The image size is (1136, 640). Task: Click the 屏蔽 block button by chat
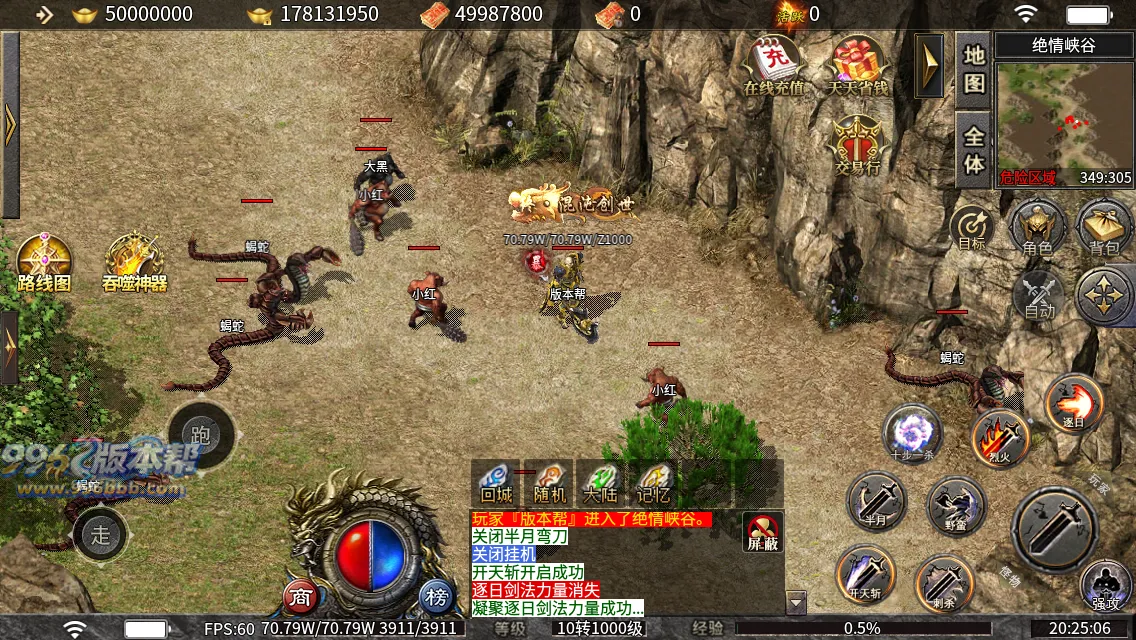pyautogui.click(x=762, y=532)
